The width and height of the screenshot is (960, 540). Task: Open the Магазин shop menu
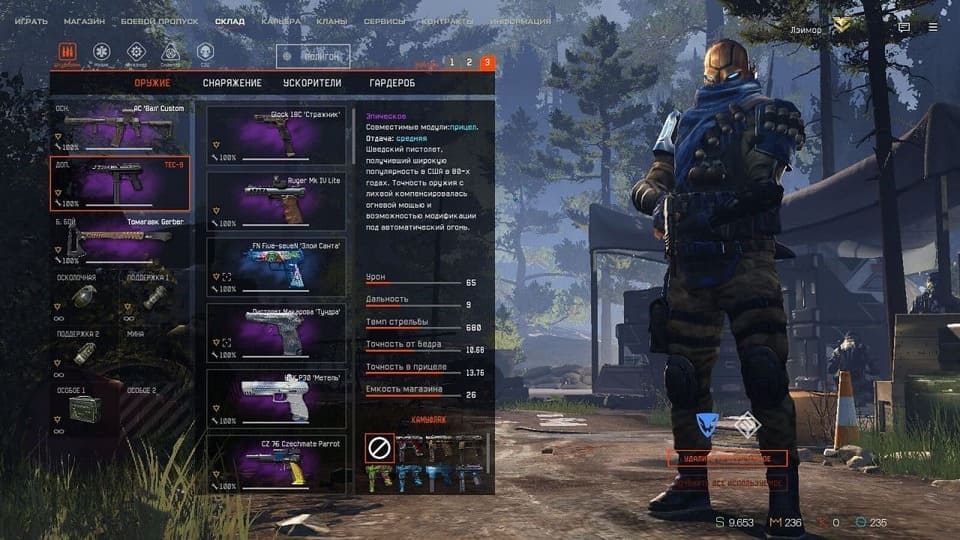click(x=84, y=21)
